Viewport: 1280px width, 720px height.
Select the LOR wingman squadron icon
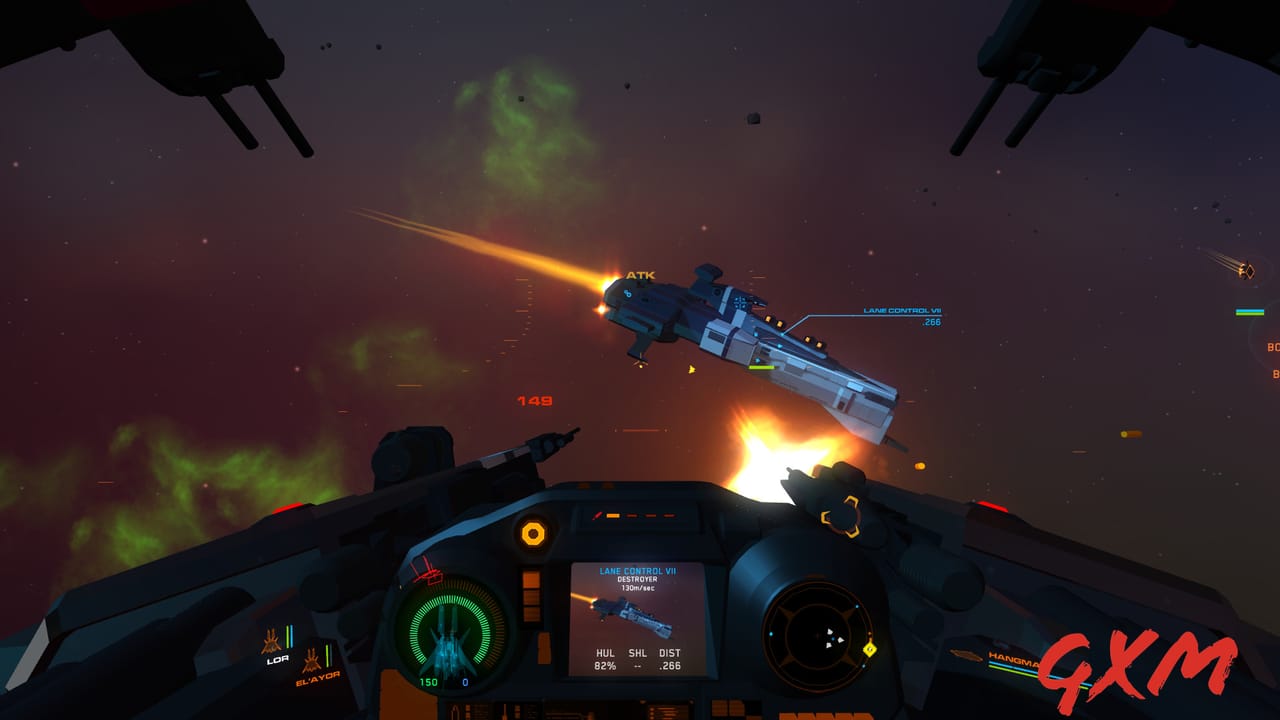coord(272,642)
